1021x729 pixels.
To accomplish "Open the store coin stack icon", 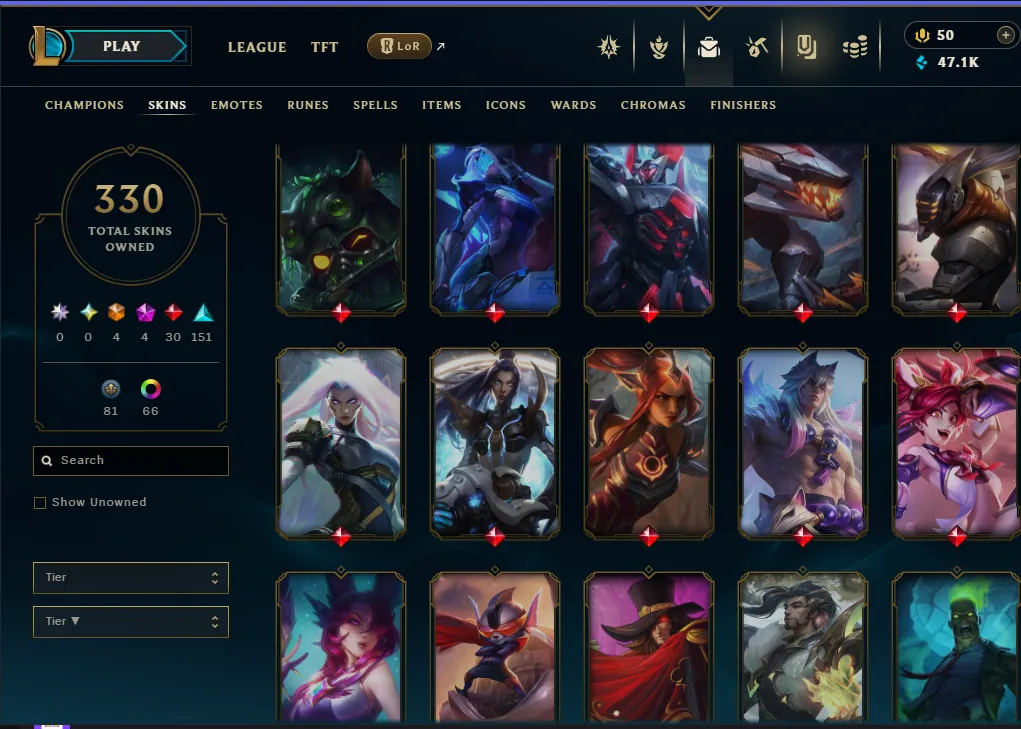I will coord(854,47).
